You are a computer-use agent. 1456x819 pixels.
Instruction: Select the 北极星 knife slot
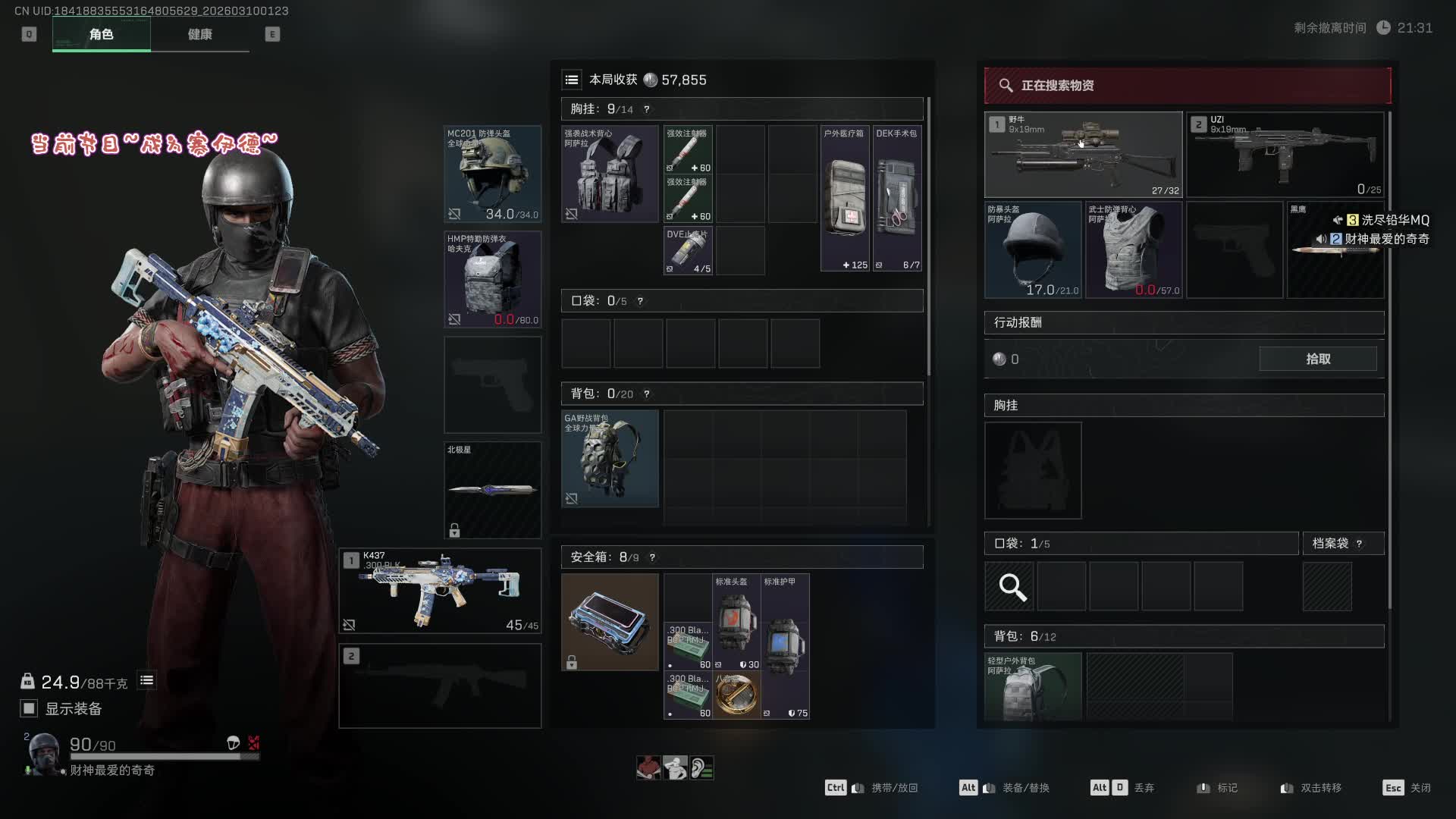click(x=492, y=490)
